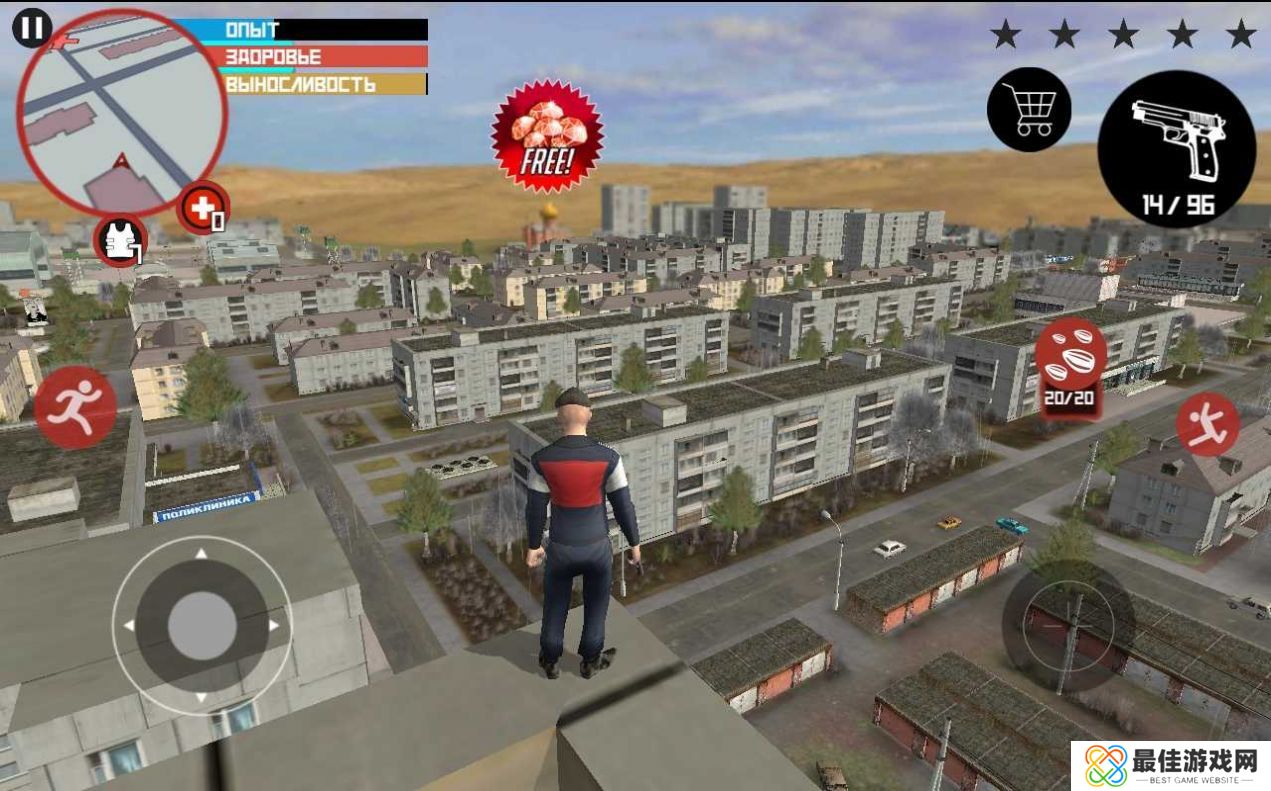Viewport: 1271px width, 791px height.
Task: Tap the body armor vest icon
Action: (121, 241)
